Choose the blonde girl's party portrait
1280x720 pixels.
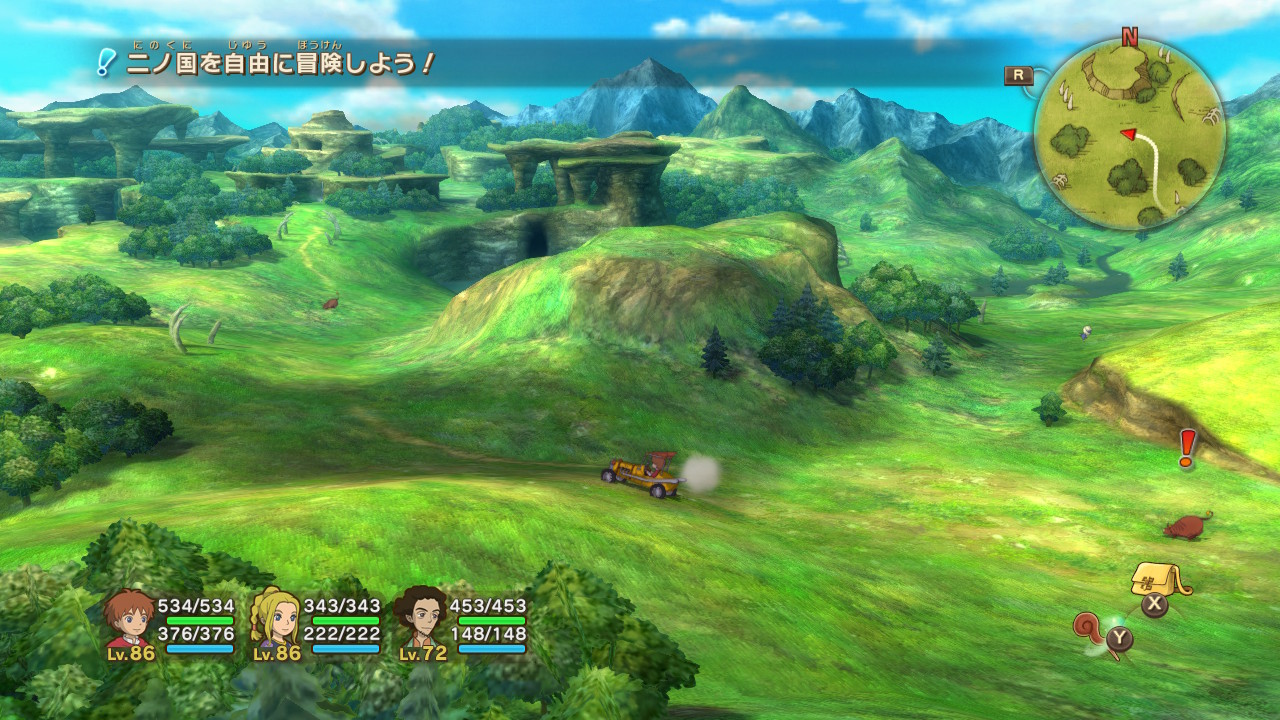pos(276,619)
